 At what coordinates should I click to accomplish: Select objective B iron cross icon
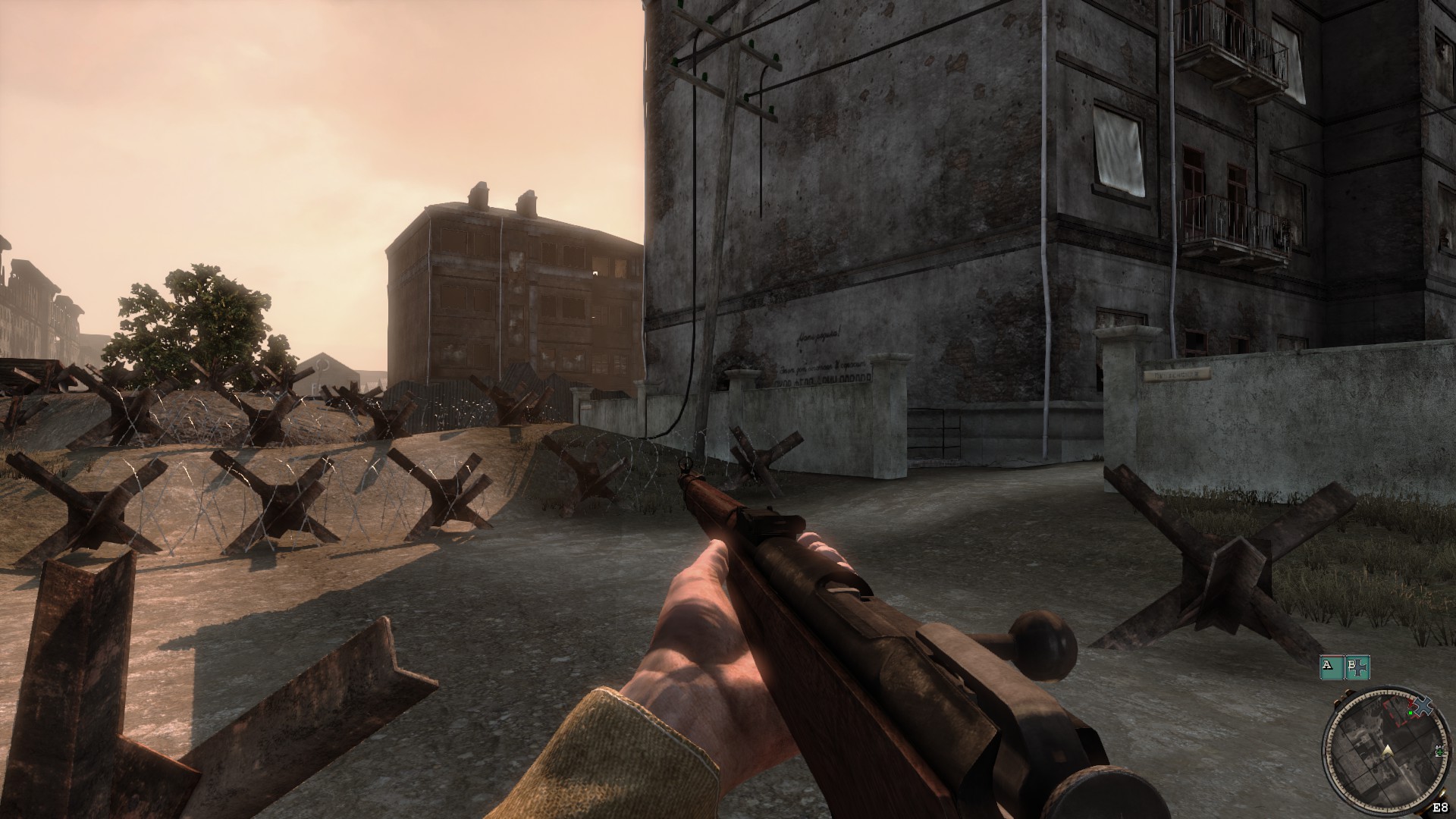click(1357, 667)
